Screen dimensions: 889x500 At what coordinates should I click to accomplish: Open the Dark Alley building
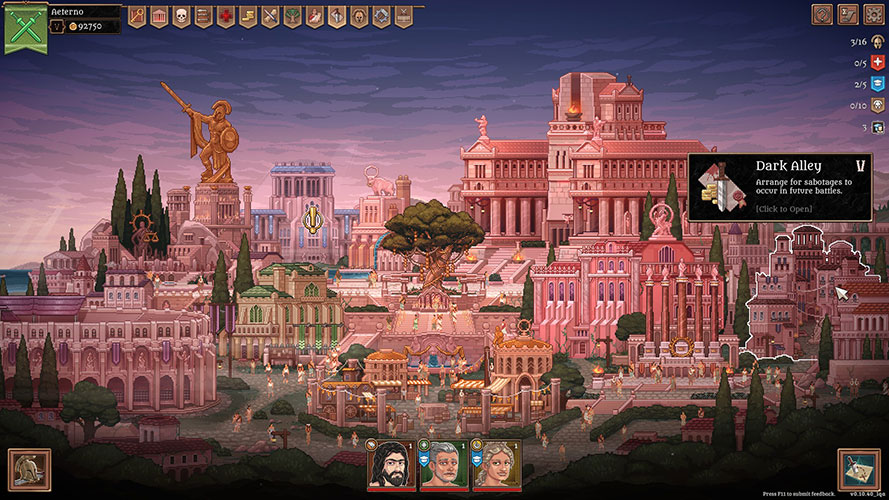click(810, 290)
